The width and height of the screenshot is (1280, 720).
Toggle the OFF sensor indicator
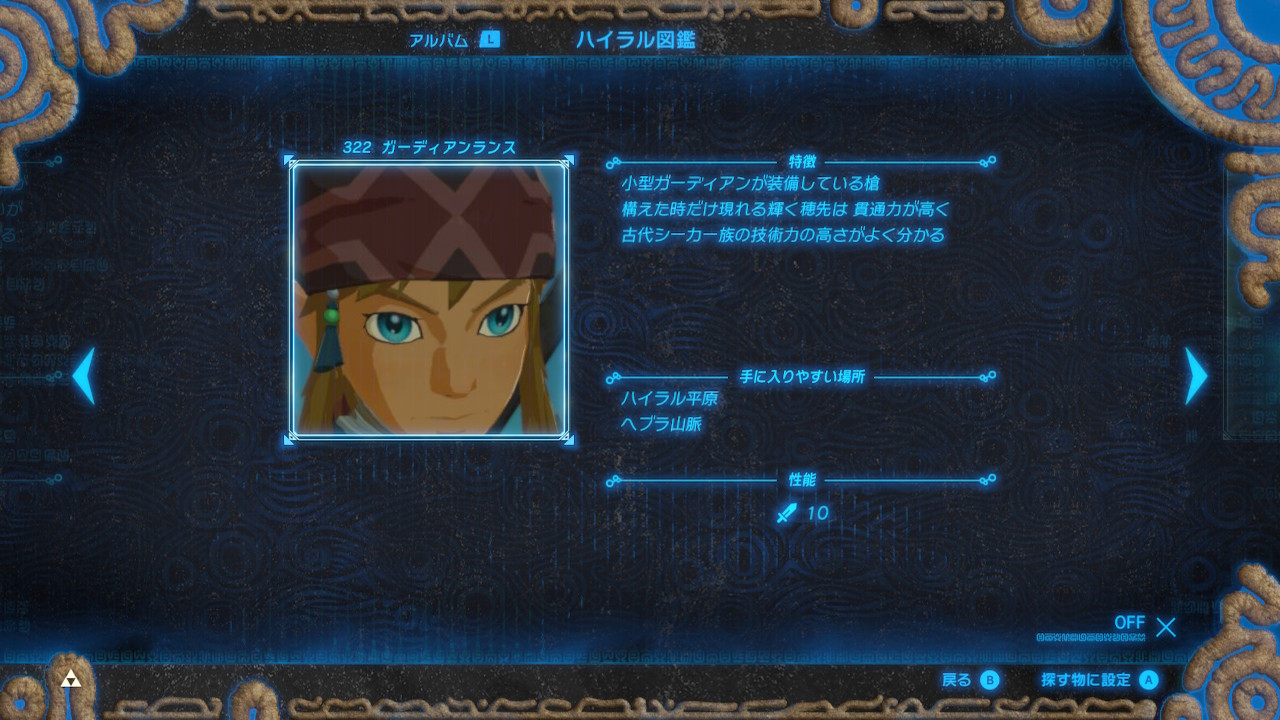(x=1144, y=626)
